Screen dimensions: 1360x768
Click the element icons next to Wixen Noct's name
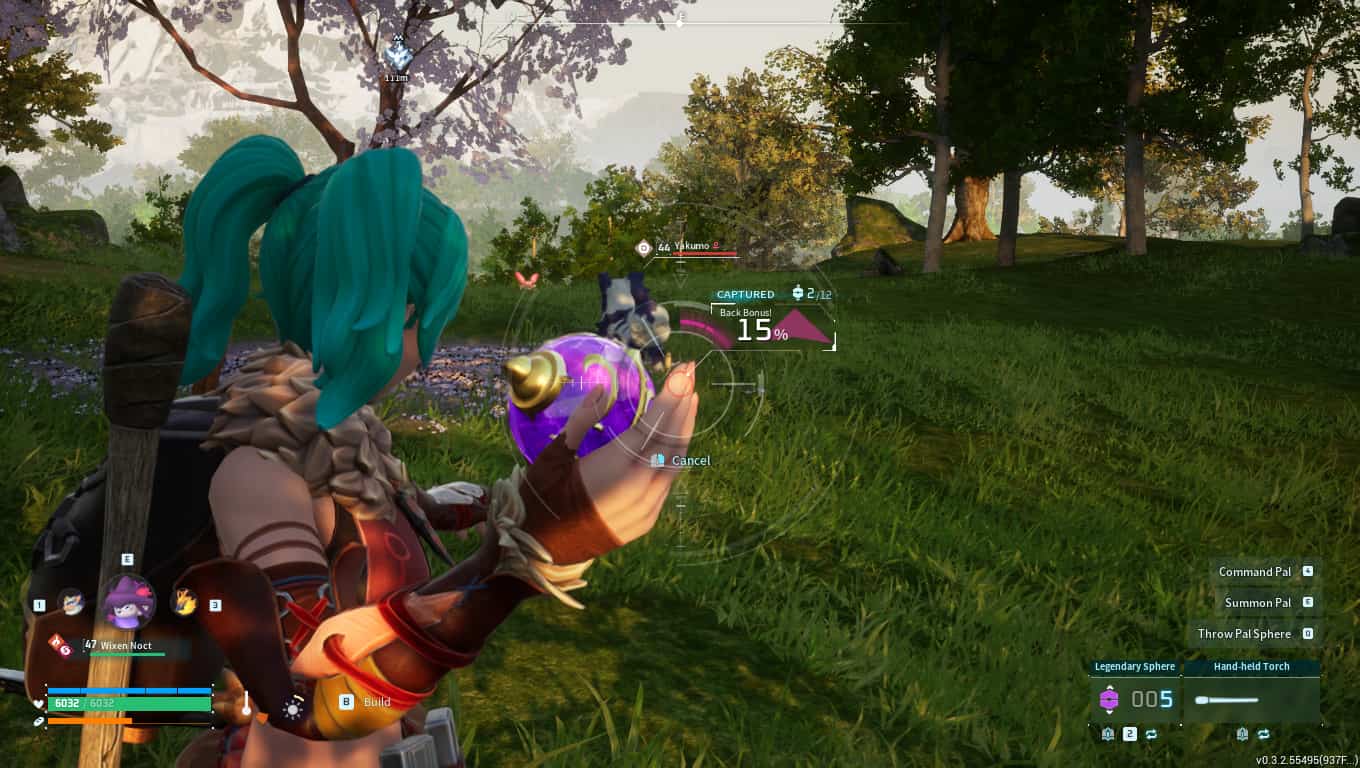[61, 644]
